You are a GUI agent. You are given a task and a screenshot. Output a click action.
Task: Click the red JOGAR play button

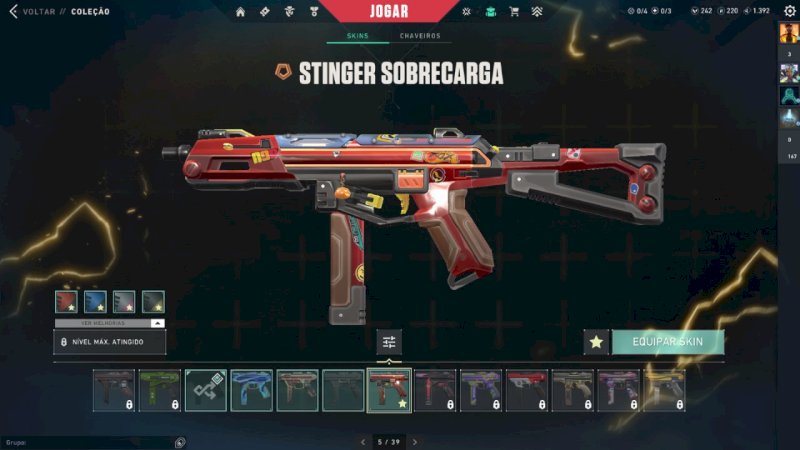[x=385, y=10]
